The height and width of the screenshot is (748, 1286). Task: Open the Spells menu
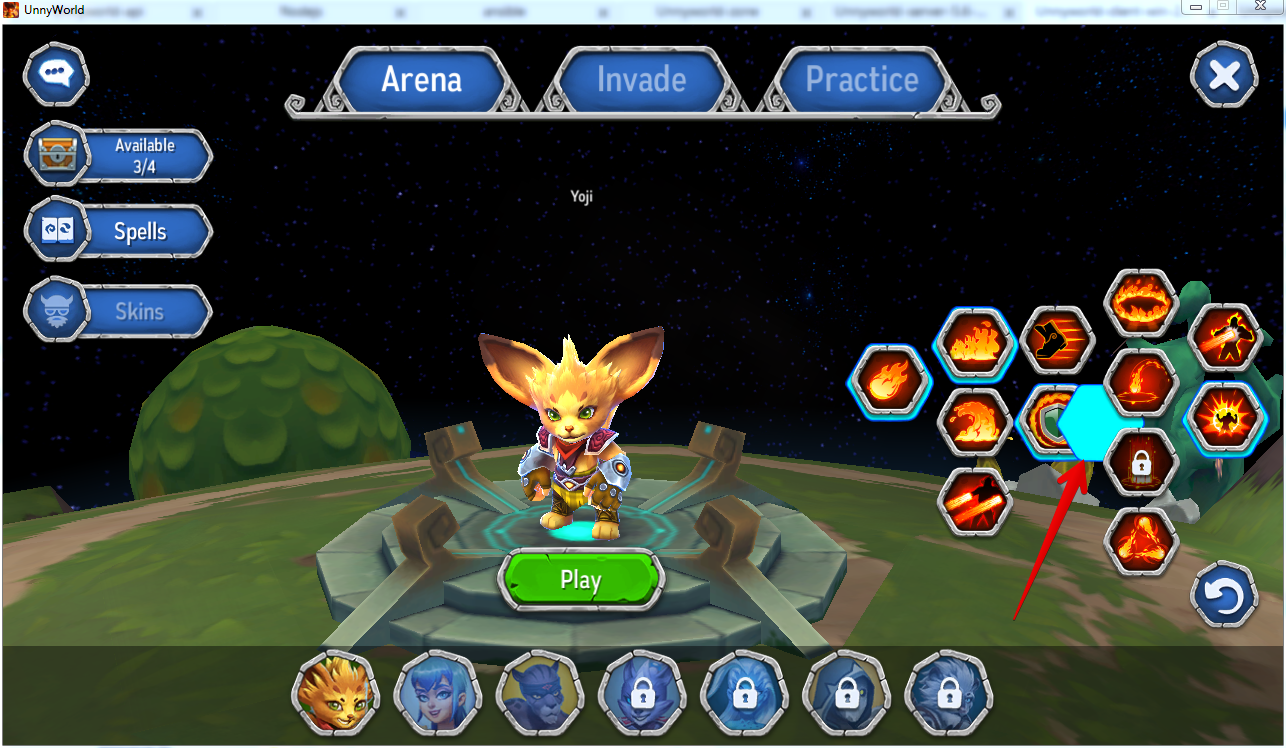[120, 232]
